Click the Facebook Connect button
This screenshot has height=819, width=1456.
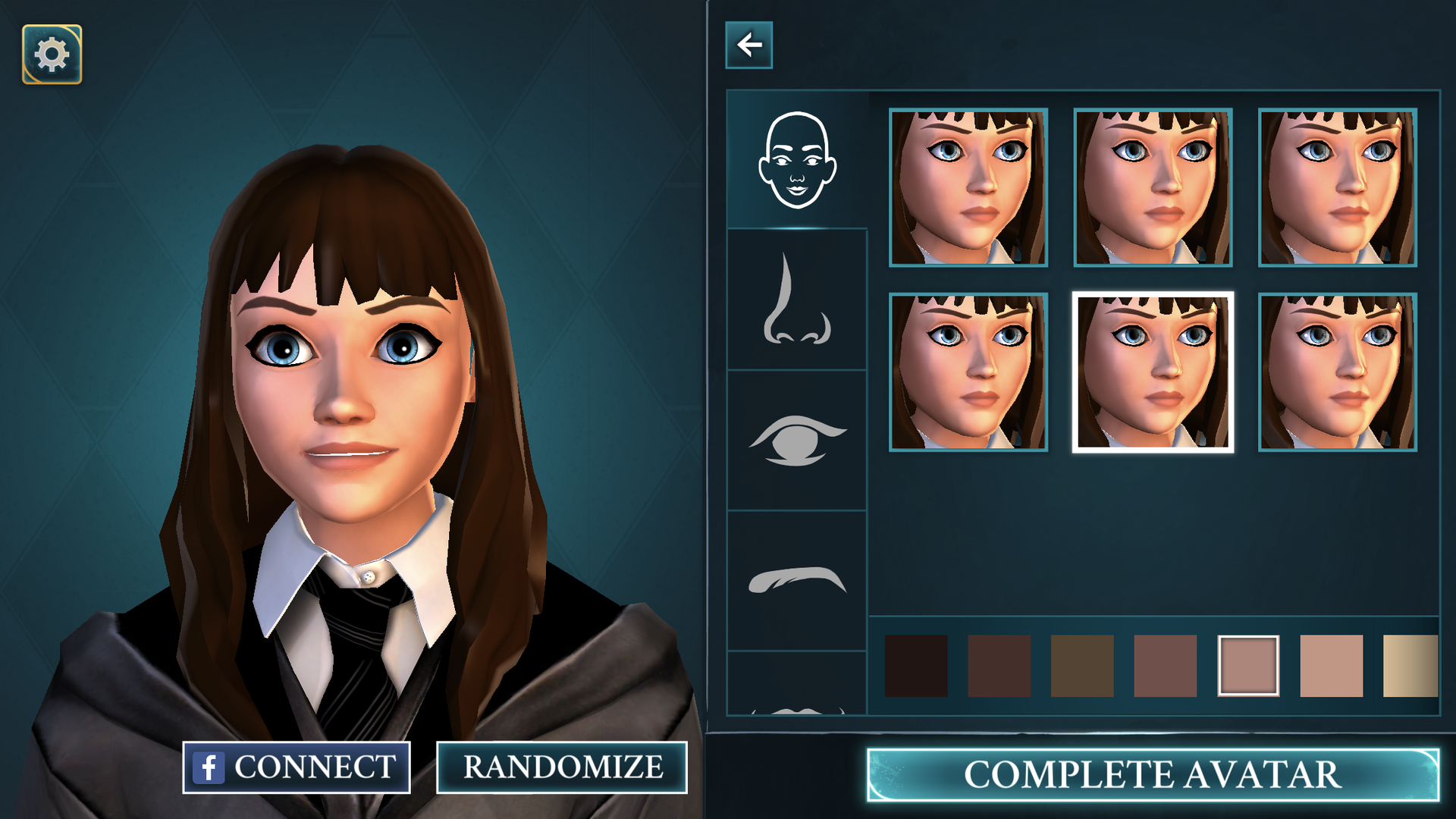pyautogui.click(x=297, y=767)
